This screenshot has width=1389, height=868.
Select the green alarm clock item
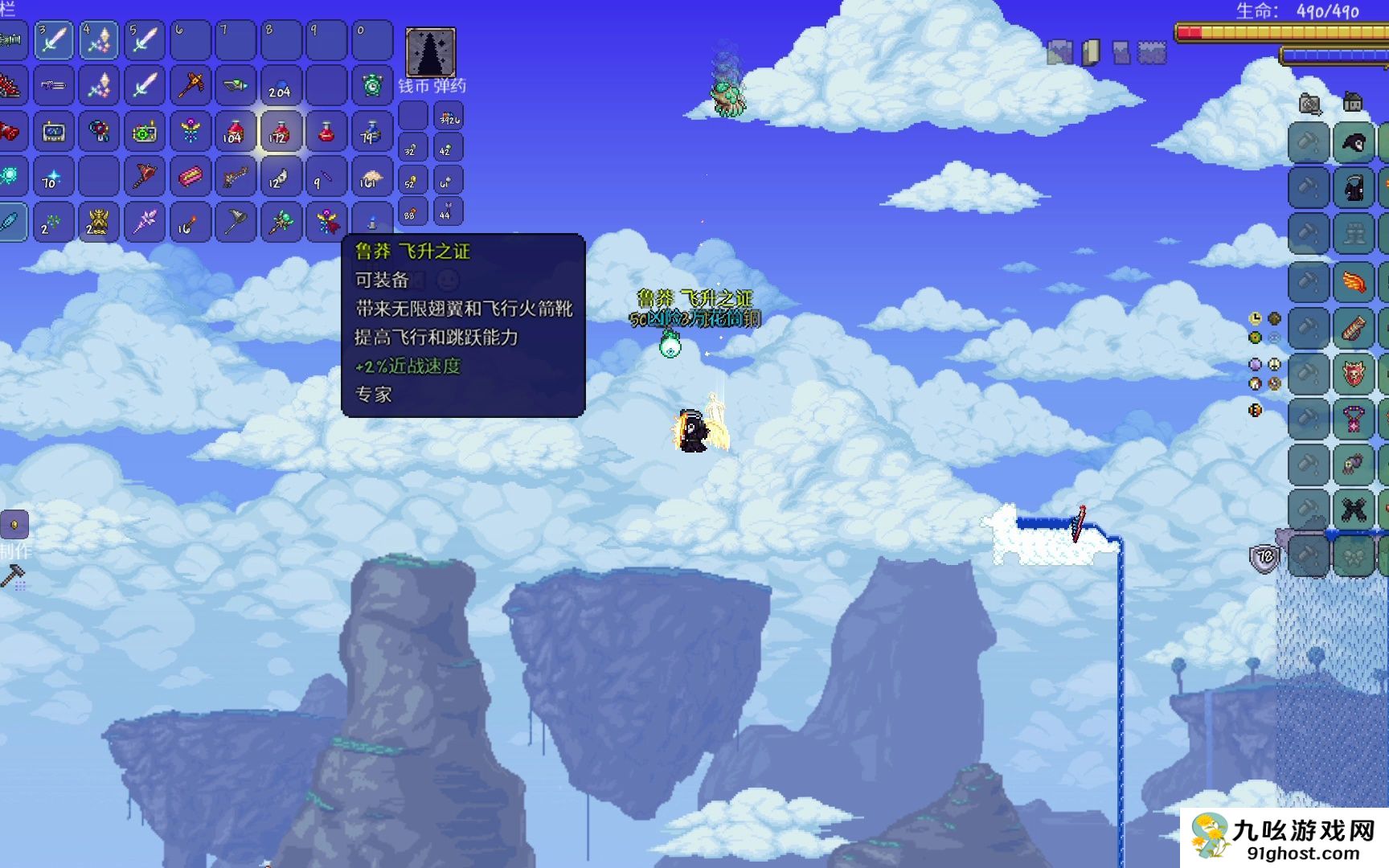[x=371, y=85]
